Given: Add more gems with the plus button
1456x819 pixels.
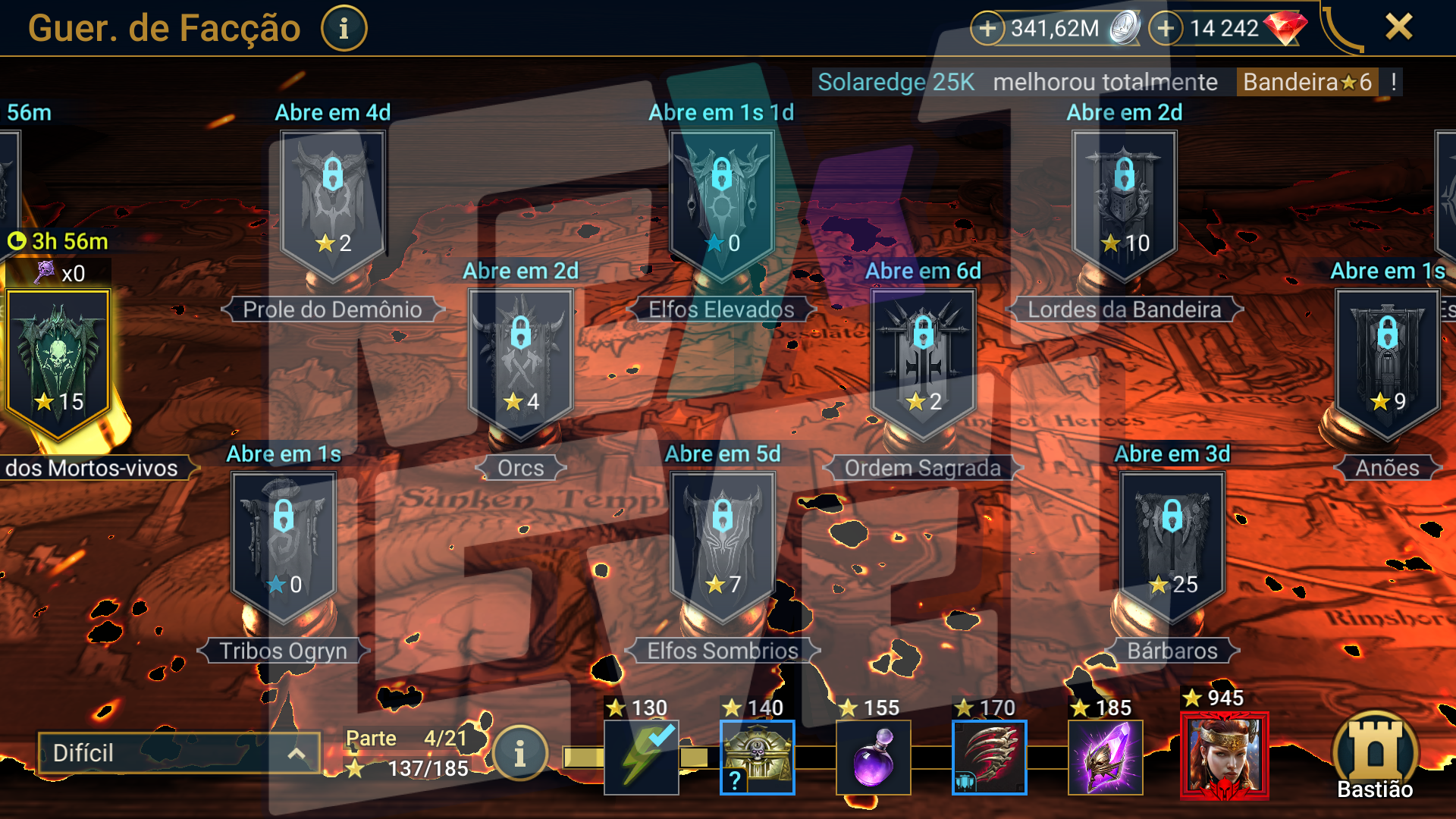Looking at the screenshot, I should (x=1166, y=29).
